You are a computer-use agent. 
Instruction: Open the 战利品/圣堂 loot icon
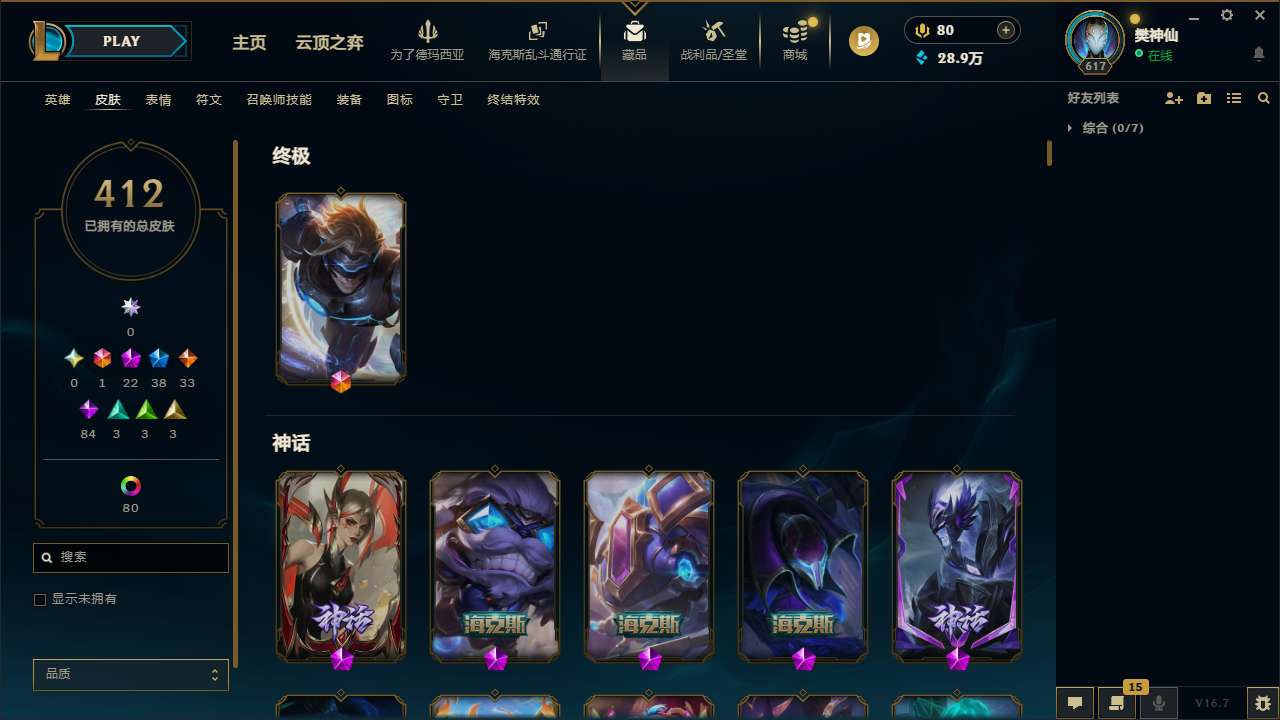pos(713,40)
